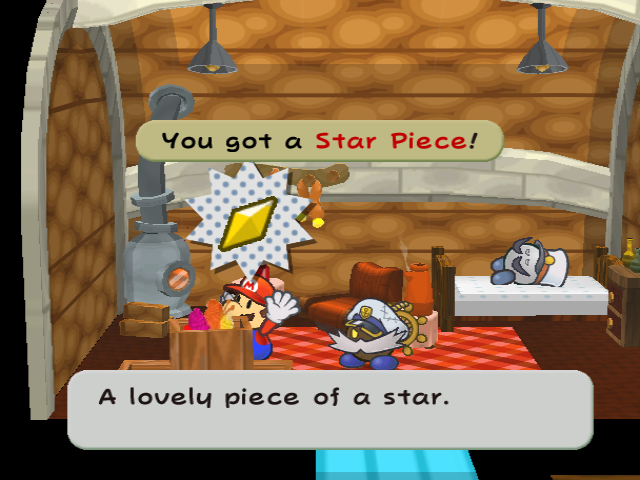
Task: Click the 'You got a Star Piece!' banner
Action: click(317, 141)
